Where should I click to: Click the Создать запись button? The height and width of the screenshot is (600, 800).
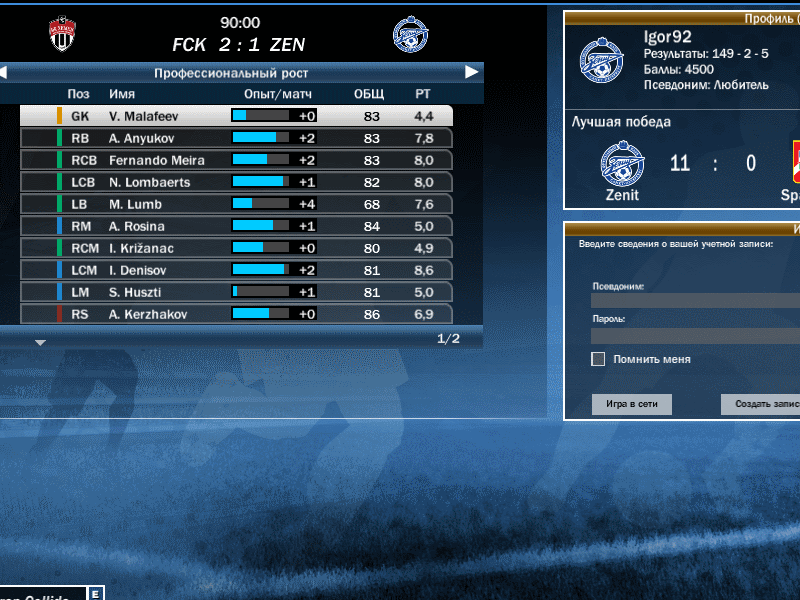(760, 404)
